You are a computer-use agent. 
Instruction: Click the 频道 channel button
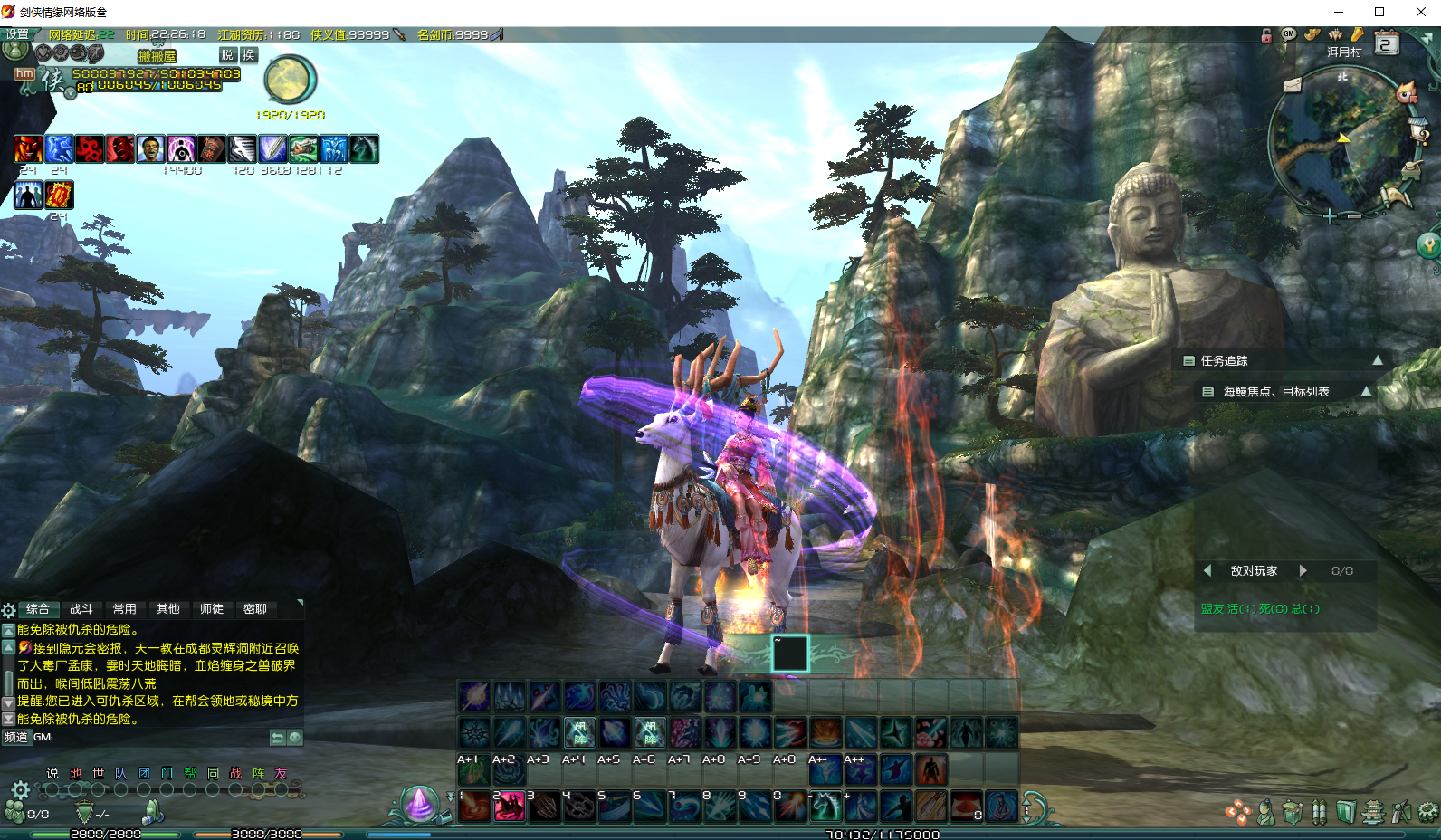pyautogui.click(x=16, y=737)
